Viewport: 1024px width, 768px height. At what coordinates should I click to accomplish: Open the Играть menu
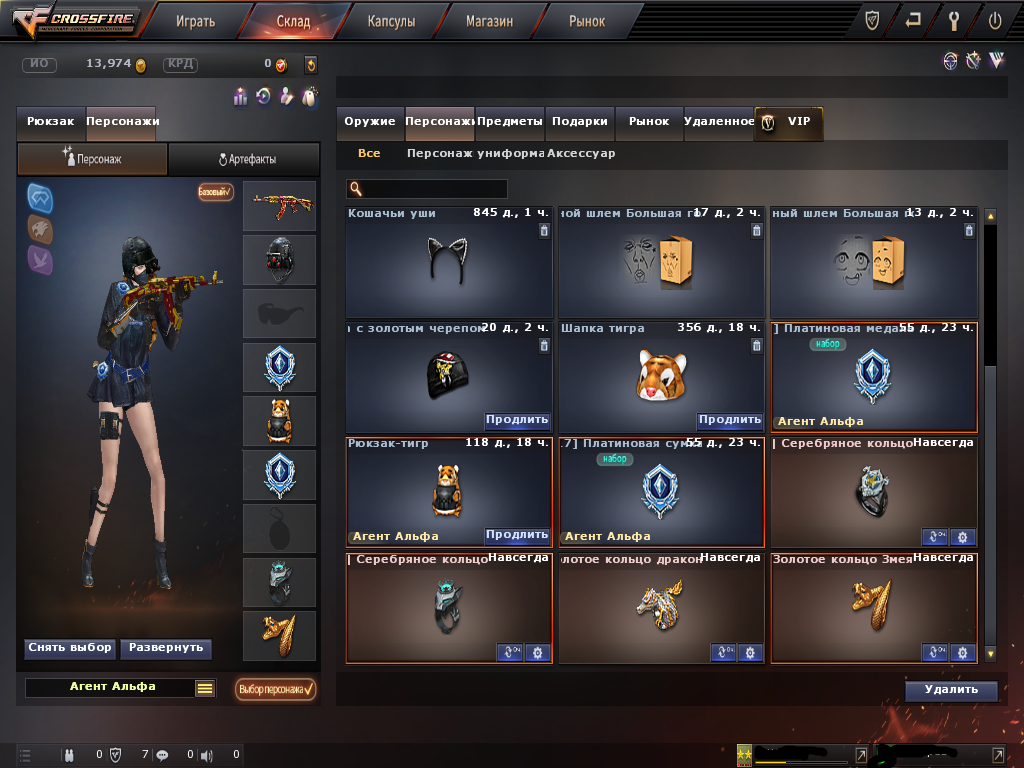point(195,20)
